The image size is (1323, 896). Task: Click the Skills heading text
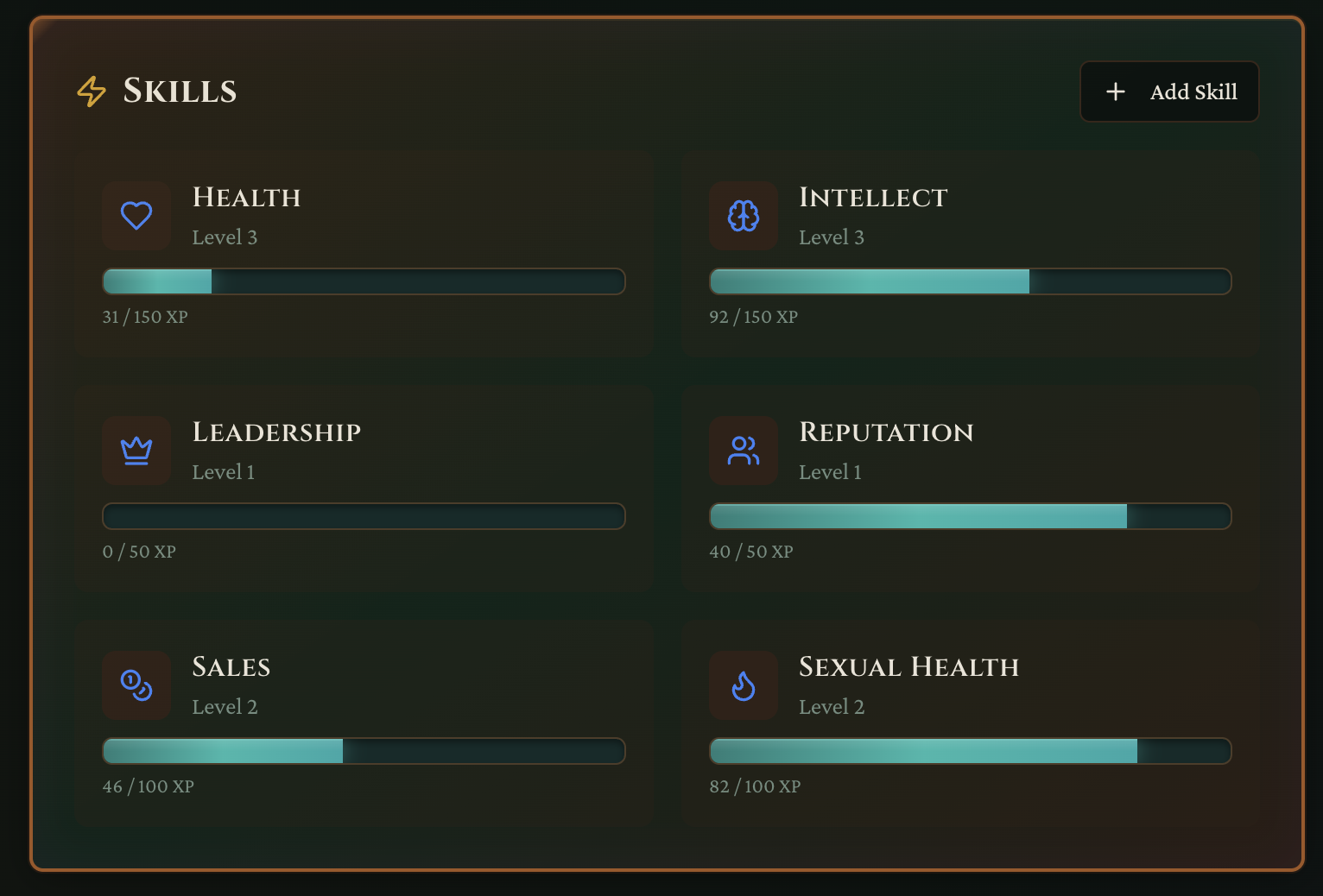tap(180, 91)
